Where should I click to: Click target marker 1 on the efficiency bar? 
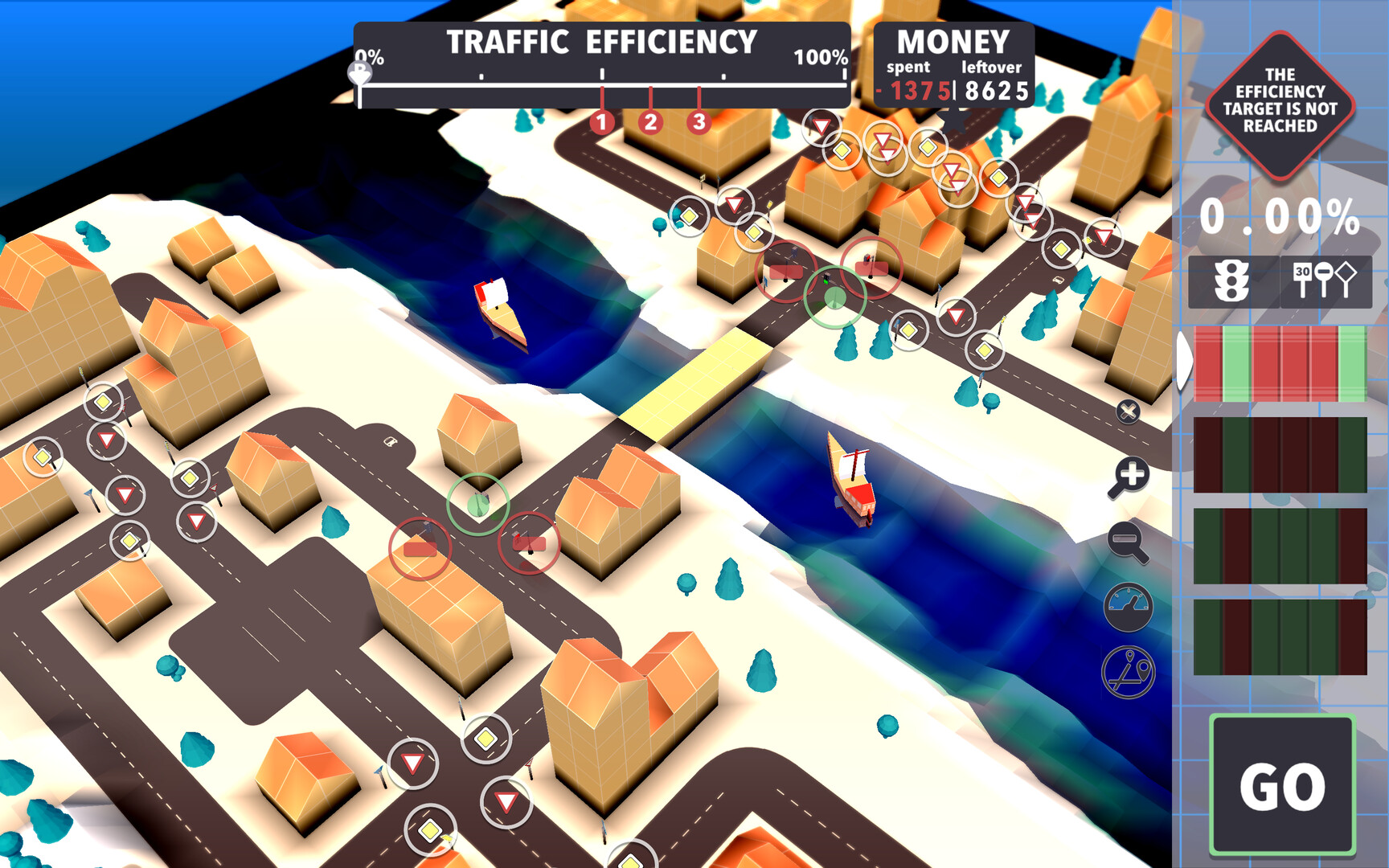[x=600, y=123]
